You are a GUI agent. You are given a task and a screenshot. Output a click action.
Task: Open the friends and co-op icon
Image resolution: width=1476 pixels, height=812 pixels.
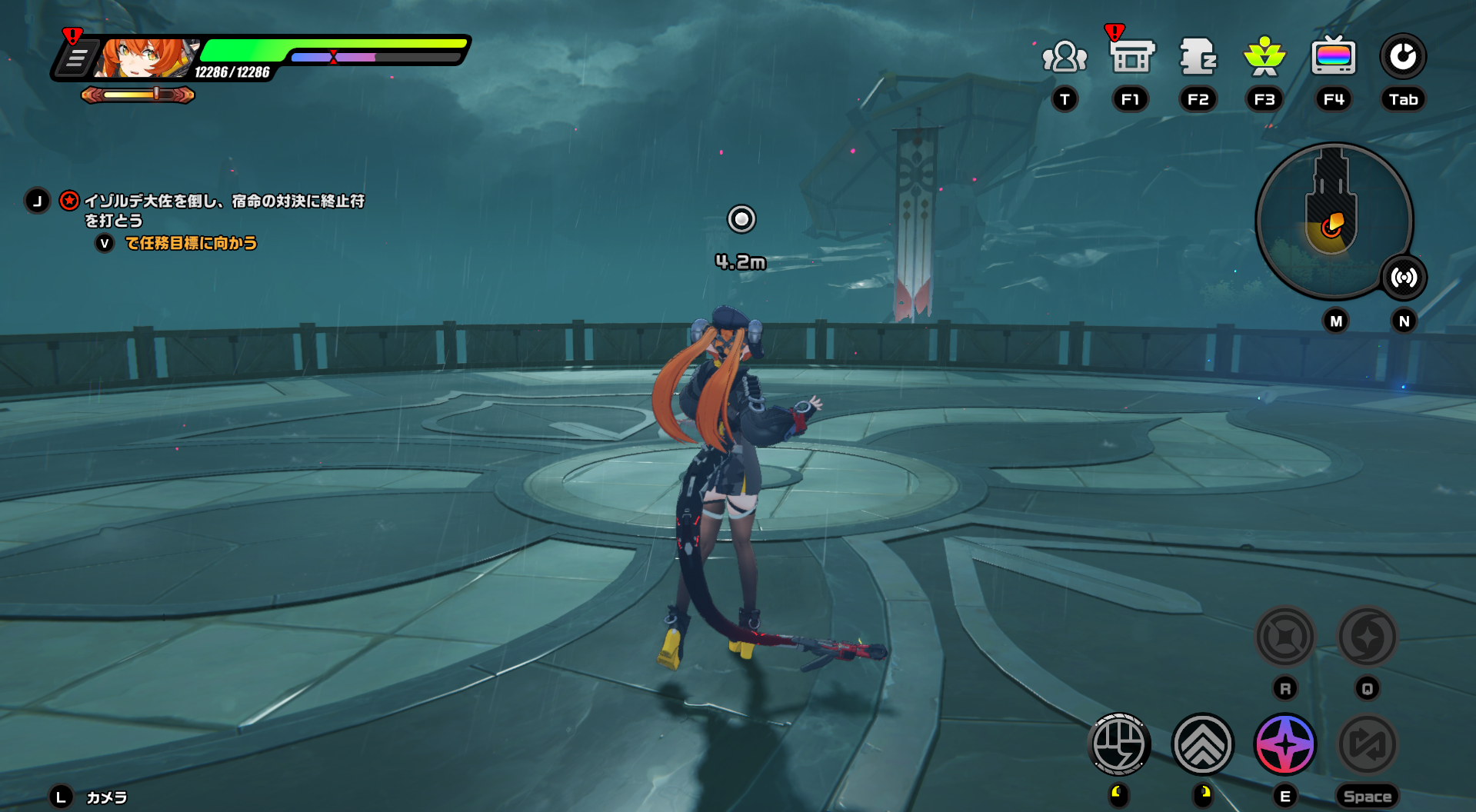coord(1065,57)
